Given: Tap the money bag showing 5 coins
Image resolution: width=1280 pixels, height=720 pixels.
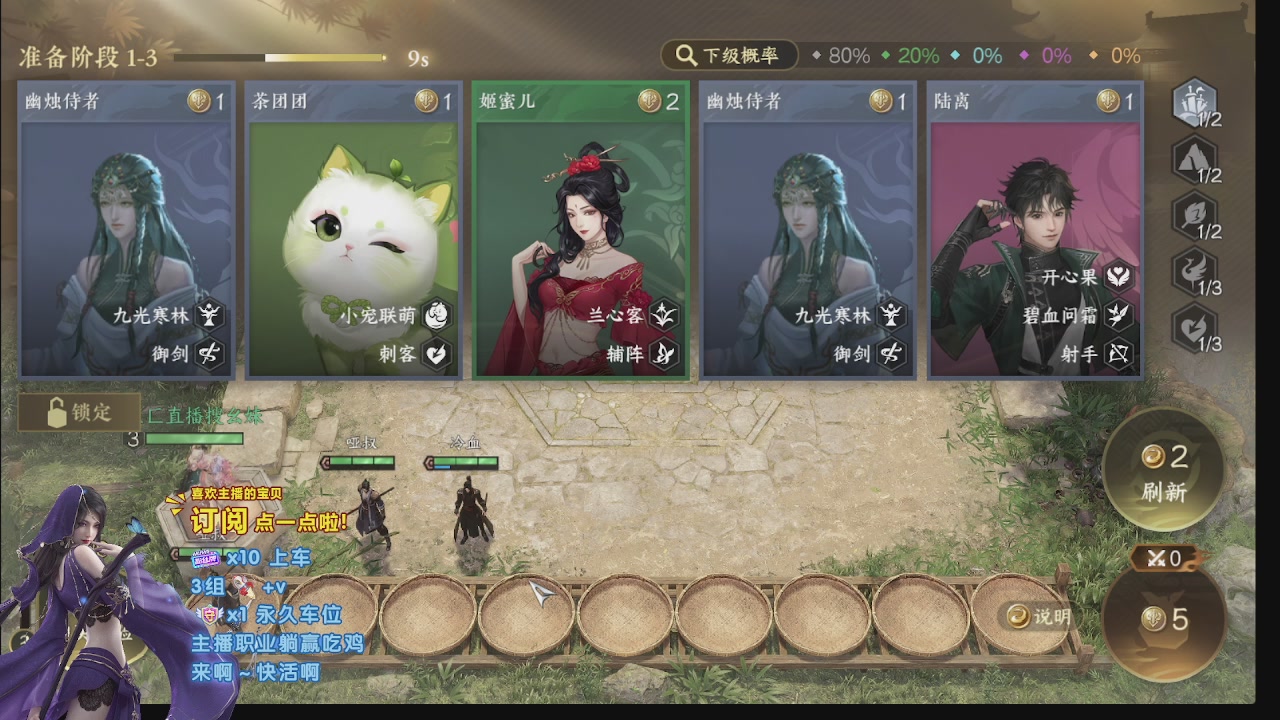Looking at the screenshot, I should (1165, 619).
